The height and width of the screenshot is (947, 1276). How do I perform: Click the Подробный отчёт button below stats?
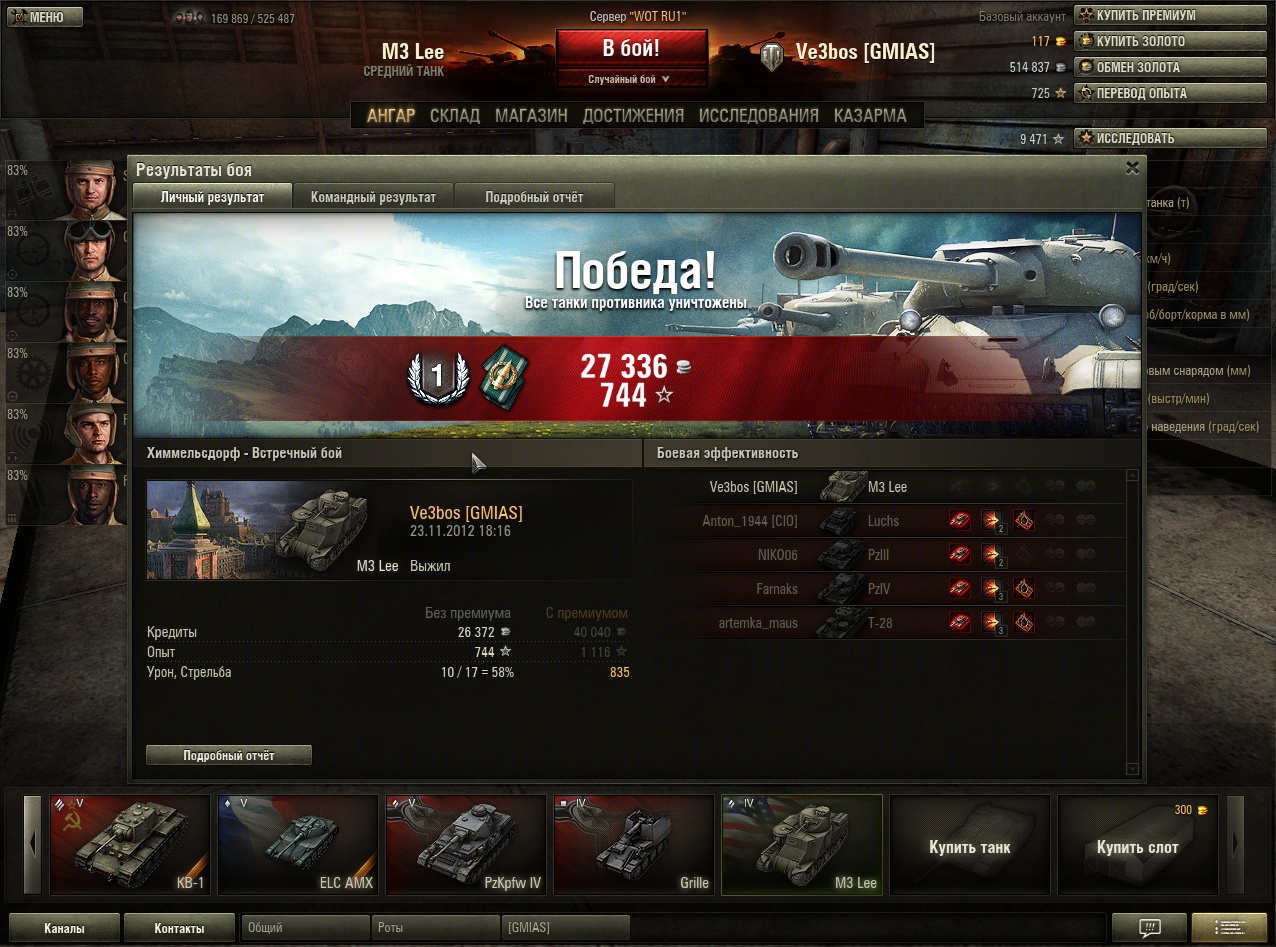229,755
